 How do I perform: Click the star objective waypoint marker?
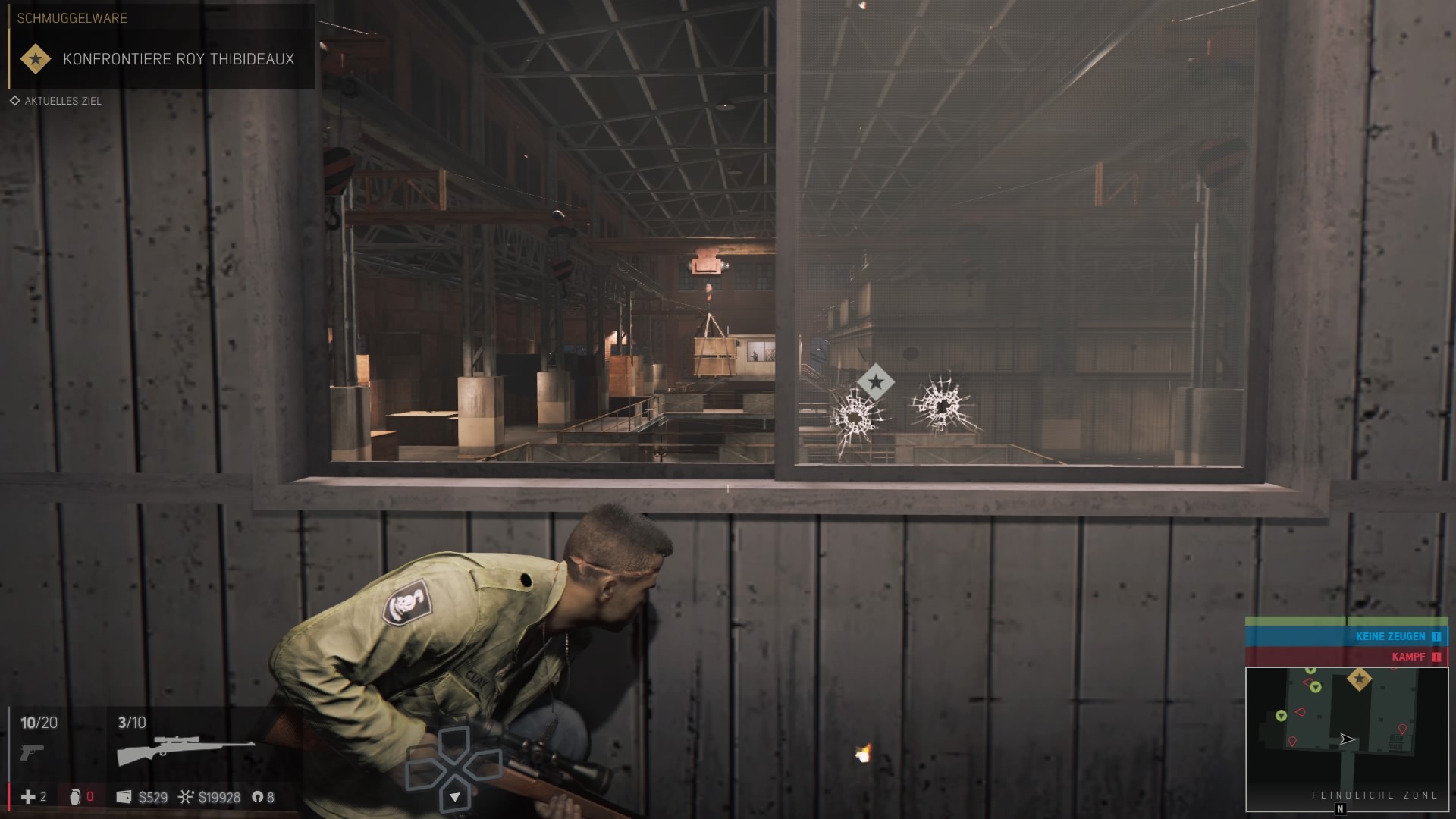pos(876,382)
